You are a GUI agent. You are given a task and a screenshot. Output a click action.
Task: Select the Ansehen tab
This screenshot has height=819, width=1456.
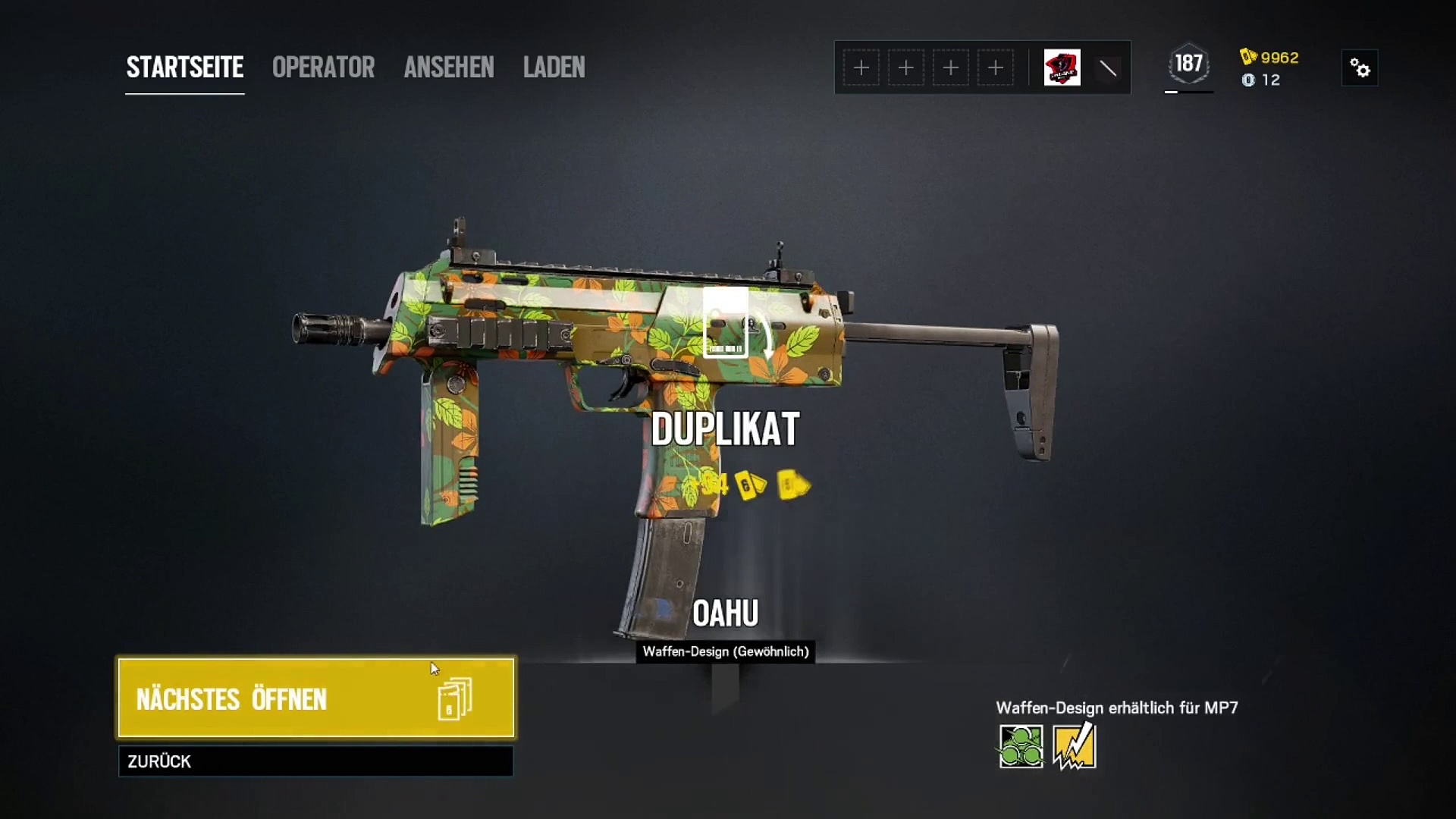(x=449, y=67)
